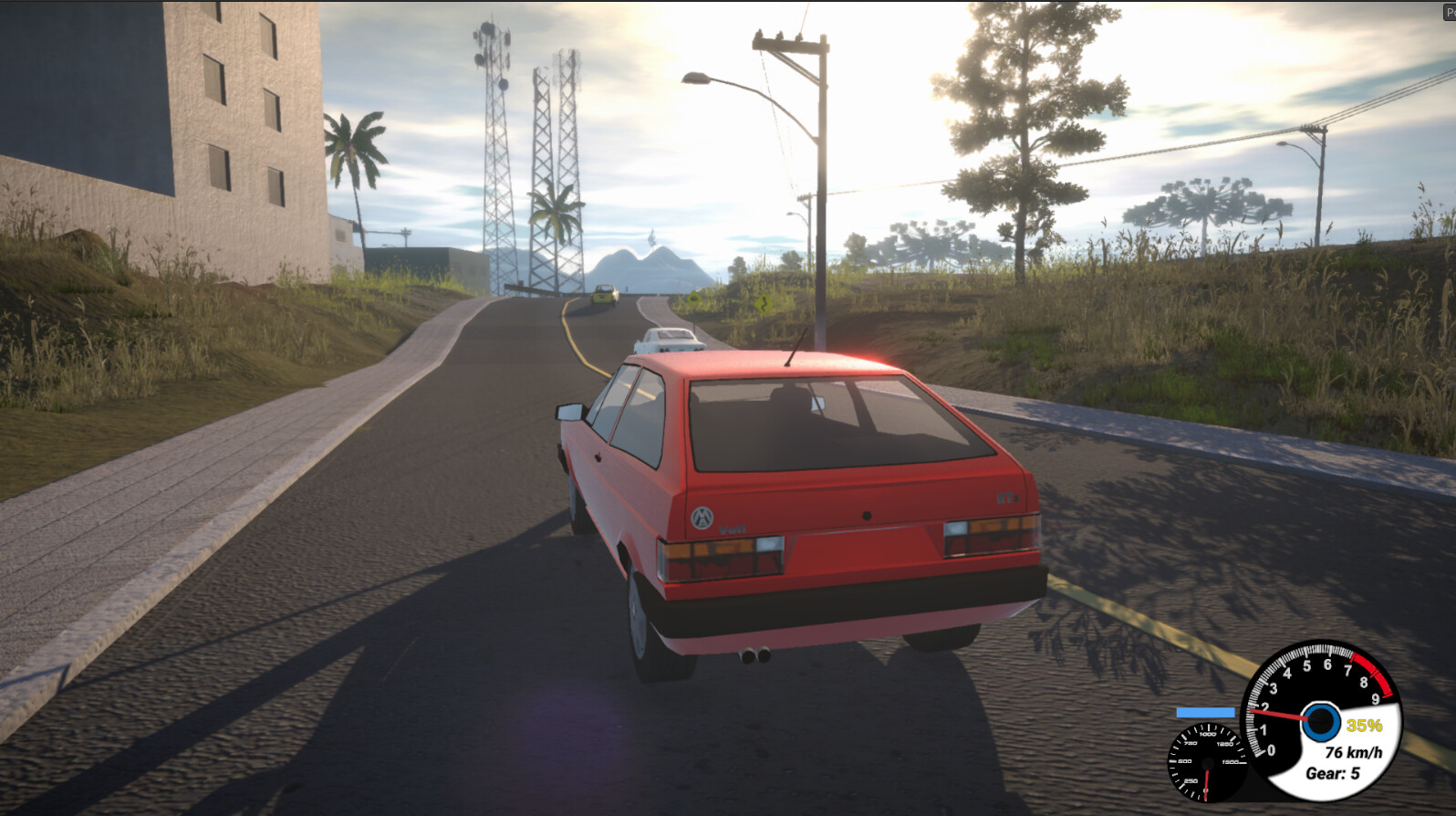This screenshot has height=816, width=1456.
Task: Click the yellow 35% throttle indicator
Action: 1364,726
